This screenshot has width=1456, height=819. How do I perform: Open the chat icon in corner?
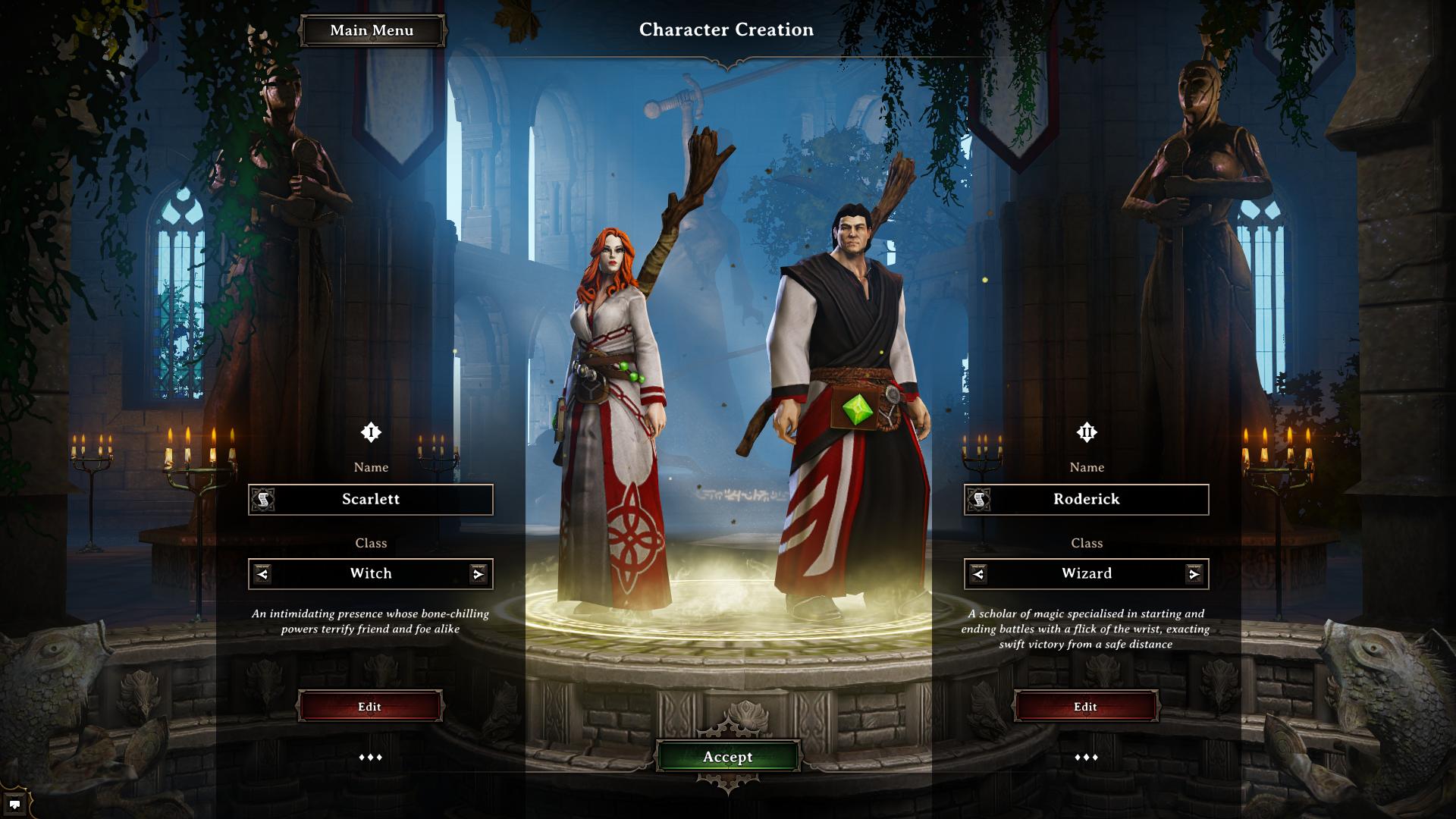point(14,805)
